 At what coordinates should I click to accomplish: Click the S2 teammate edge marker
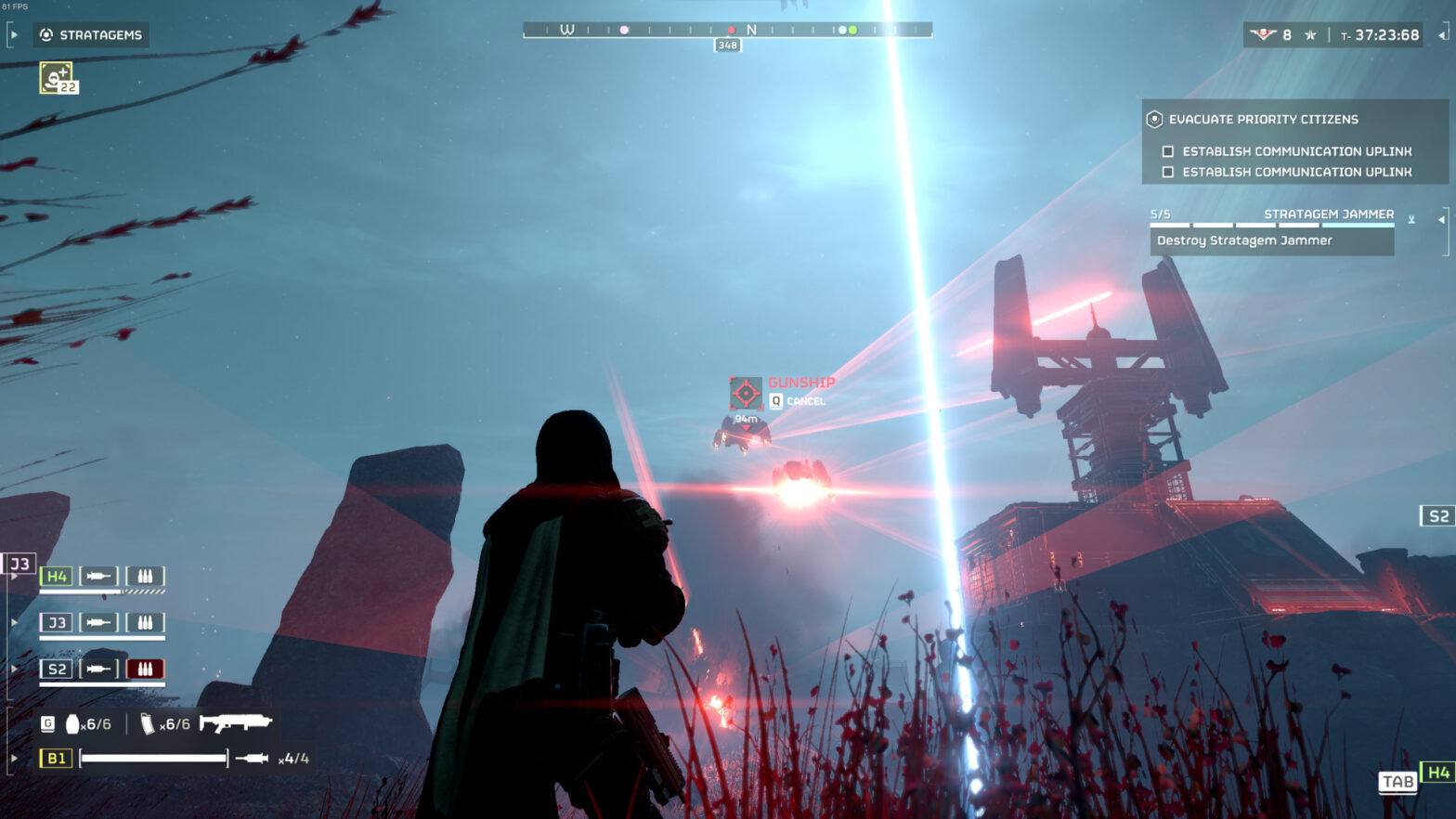pos(1437,516)
